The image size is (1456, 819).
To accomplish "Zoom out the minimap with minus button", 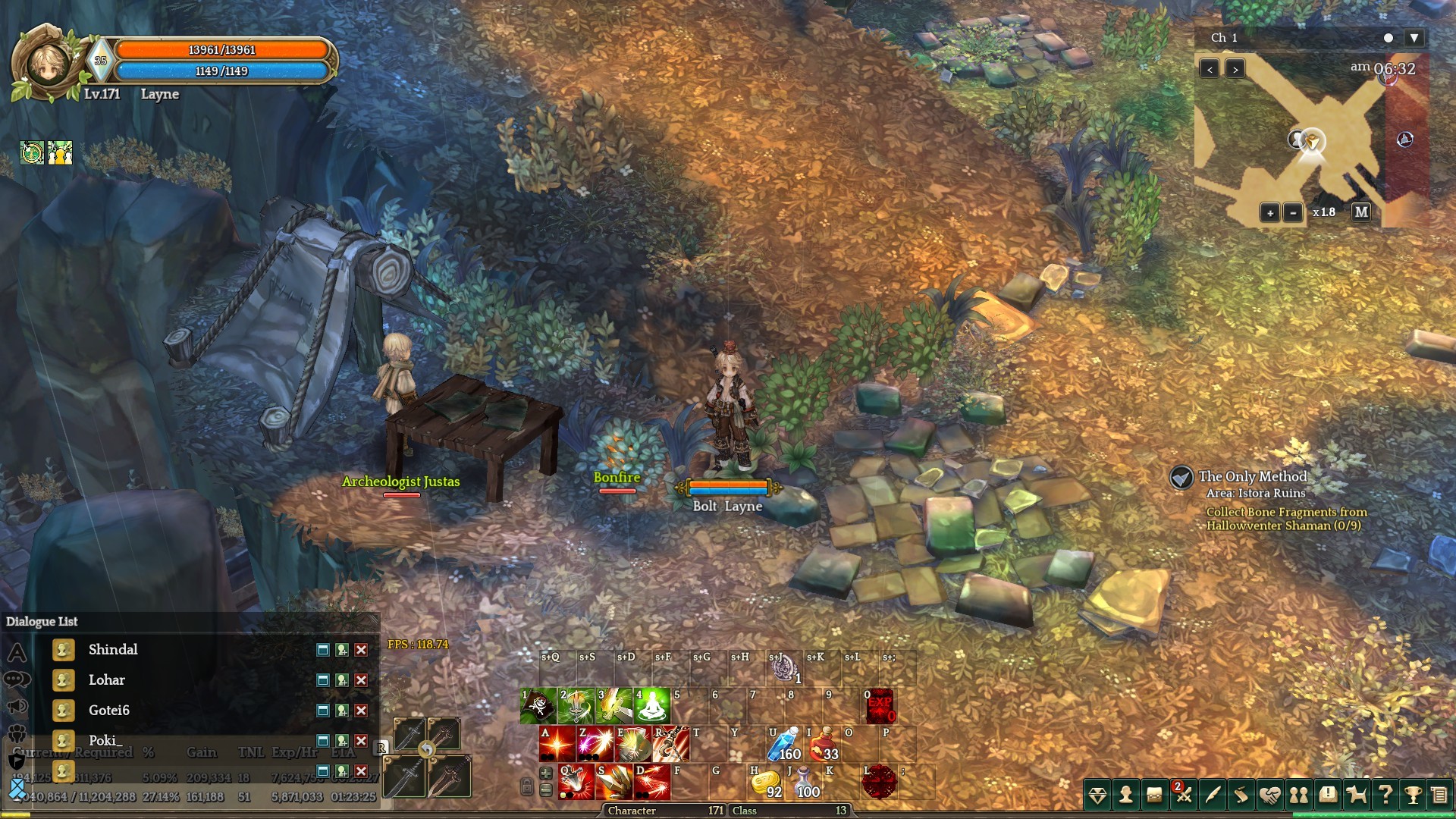I will coord(1294,213).
